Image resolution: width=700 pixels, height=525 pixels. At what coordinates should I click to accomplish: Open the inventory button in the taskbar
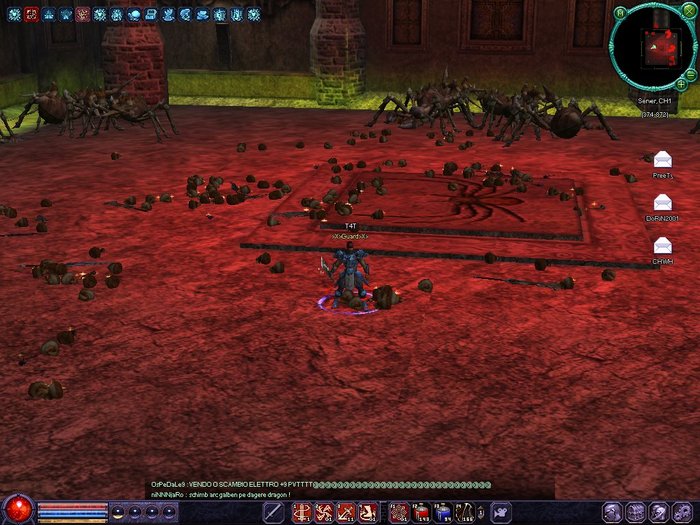pos(635,512)
